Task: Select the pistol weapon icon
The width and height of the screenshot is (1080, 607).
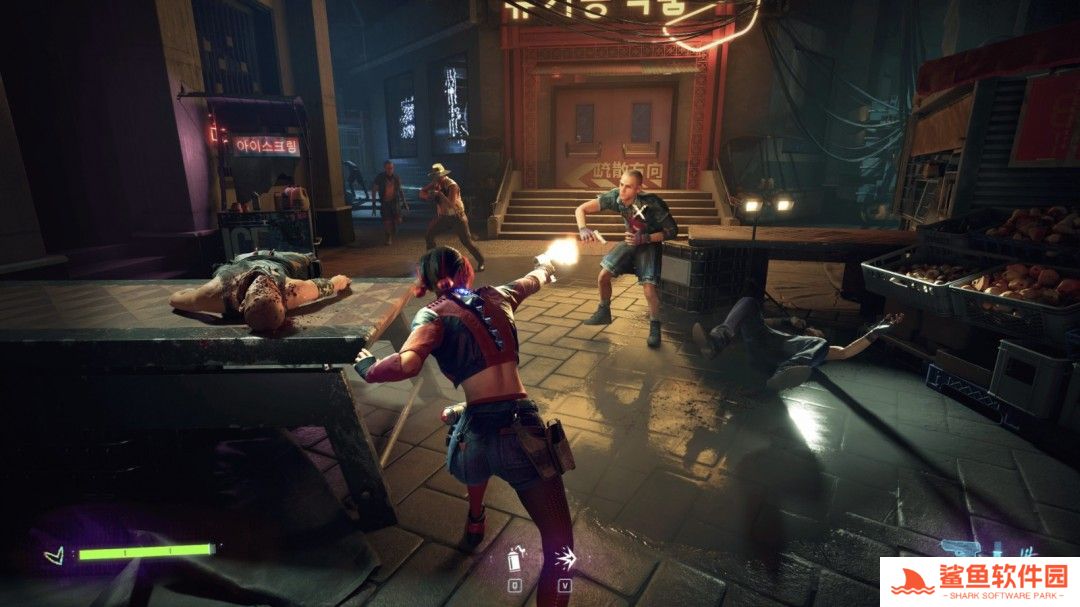Action: tap(961, 549)
